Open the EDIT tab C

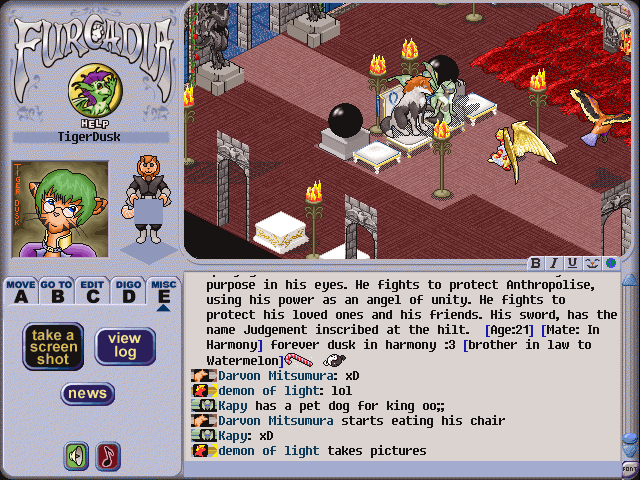tap(93, 291)
